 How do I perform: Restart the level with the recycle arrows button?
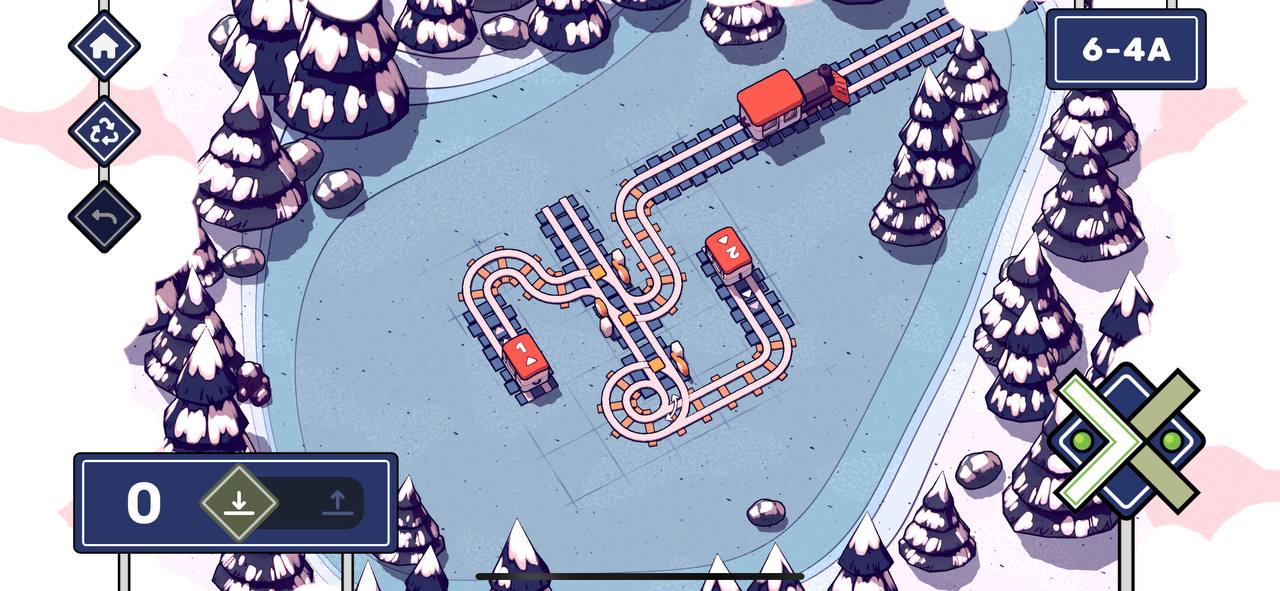pos(104,131)
